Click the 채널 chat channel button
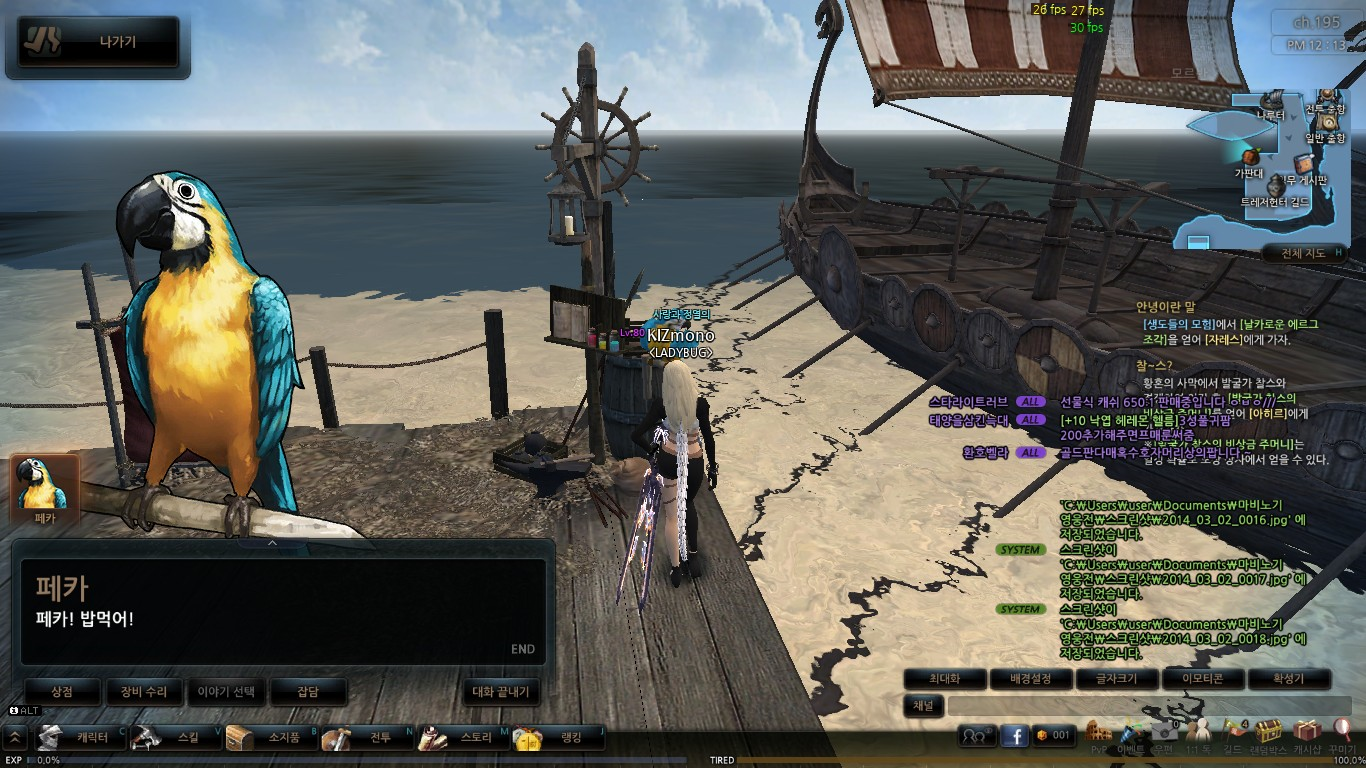The width and height of the screenshot is (1366, 768). click(x=924, y=706)
